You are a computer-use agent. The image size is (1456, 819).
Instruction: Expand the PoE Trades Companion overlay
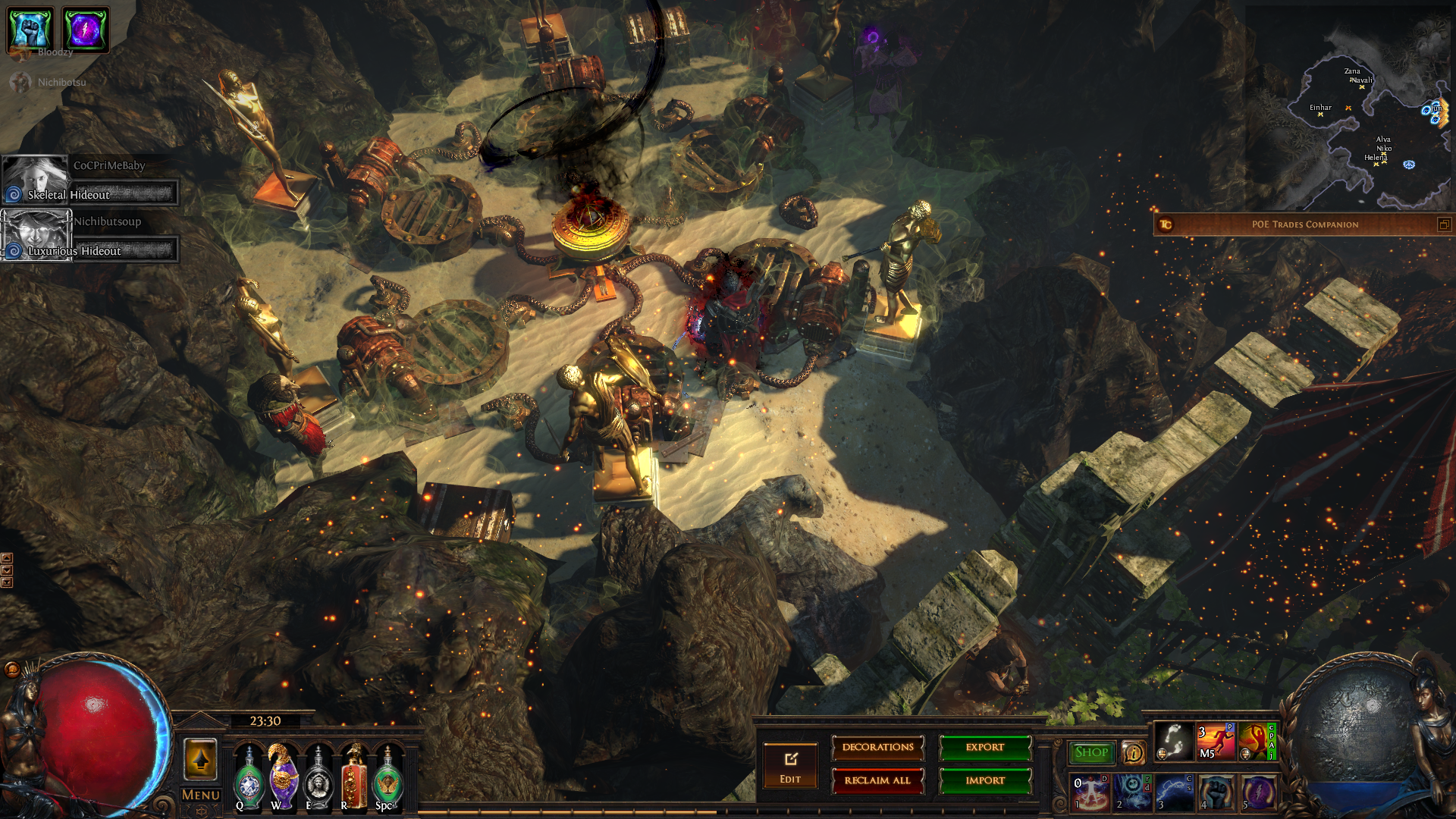[1444, 224]
